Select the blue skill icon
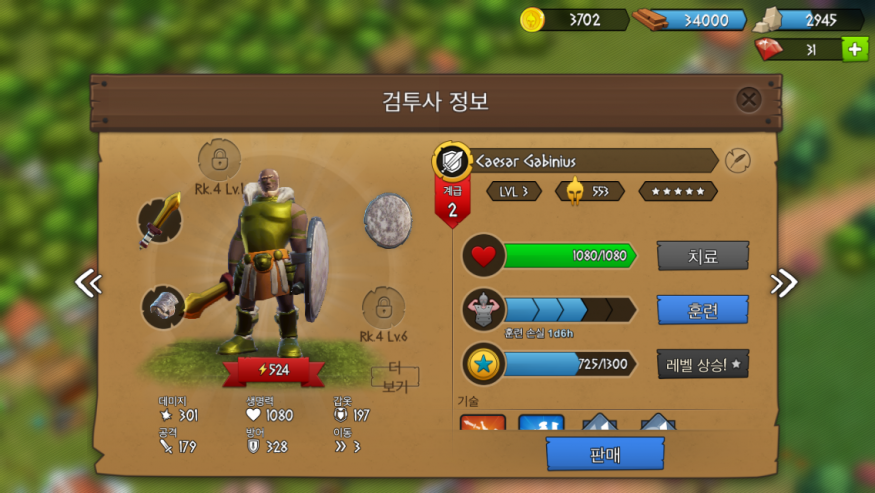 pyautogui.click(x=541, y=424)
